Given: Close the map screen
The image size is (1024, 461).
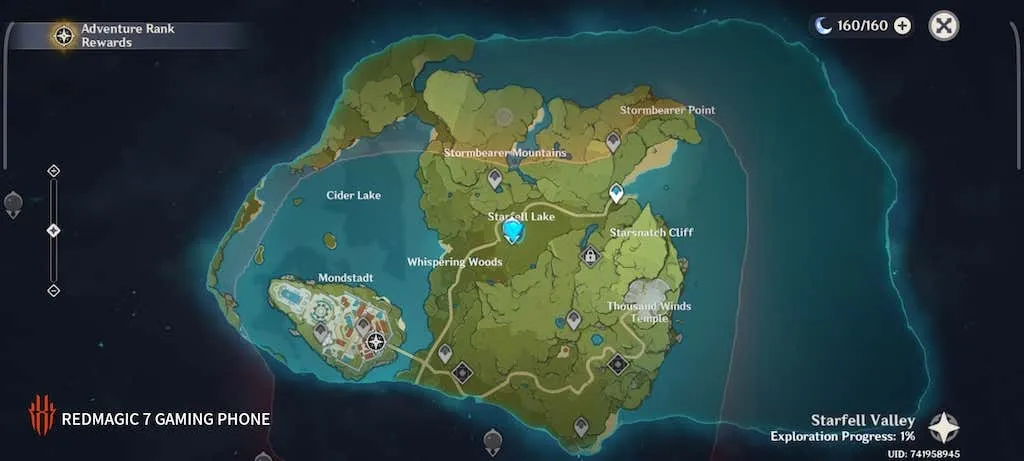Looking at the screenshot, I should point(943,26).
